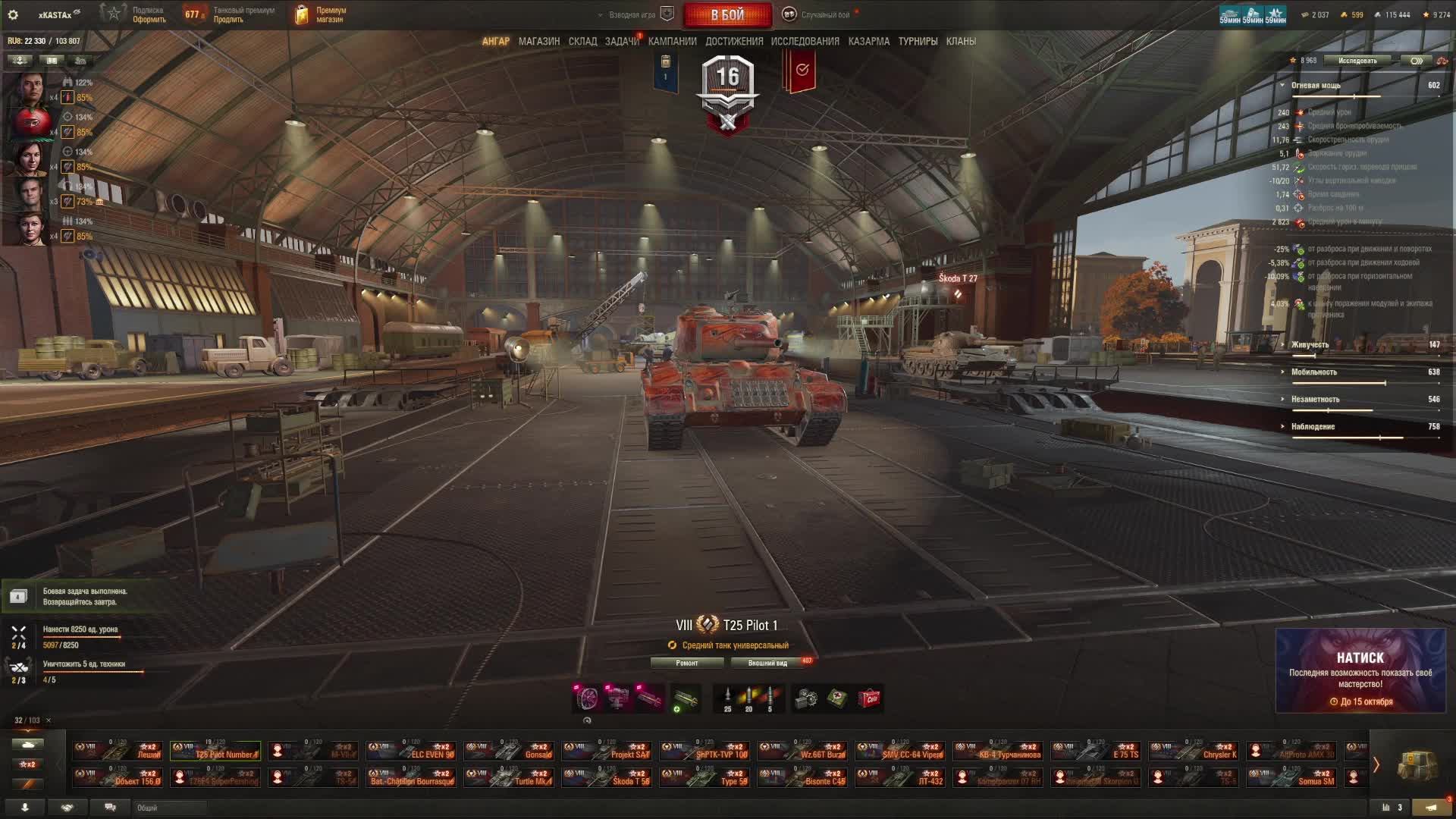Click the red «В бой» battle button
Viewport: 1456px width, 819px height.
(x=727, y=15)
